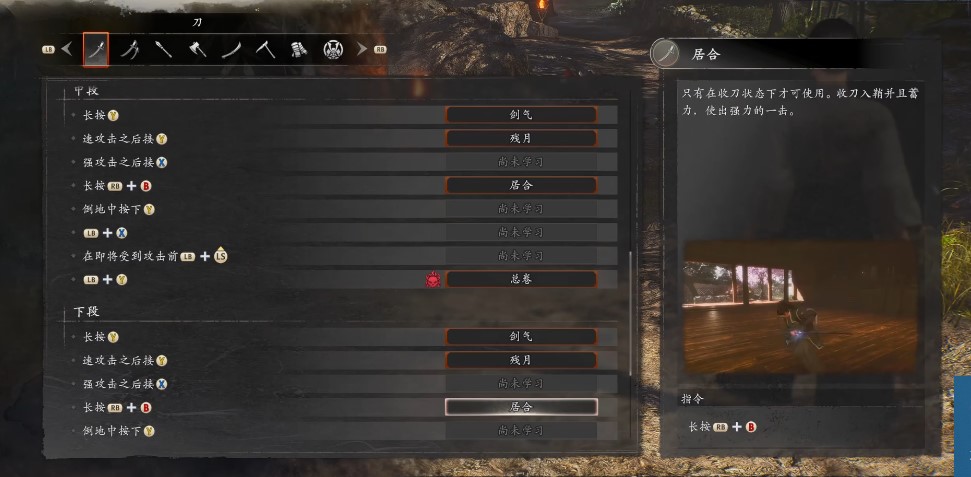Choose the axe weapon tab
The image size is (971, 477).
coord(198,48)
